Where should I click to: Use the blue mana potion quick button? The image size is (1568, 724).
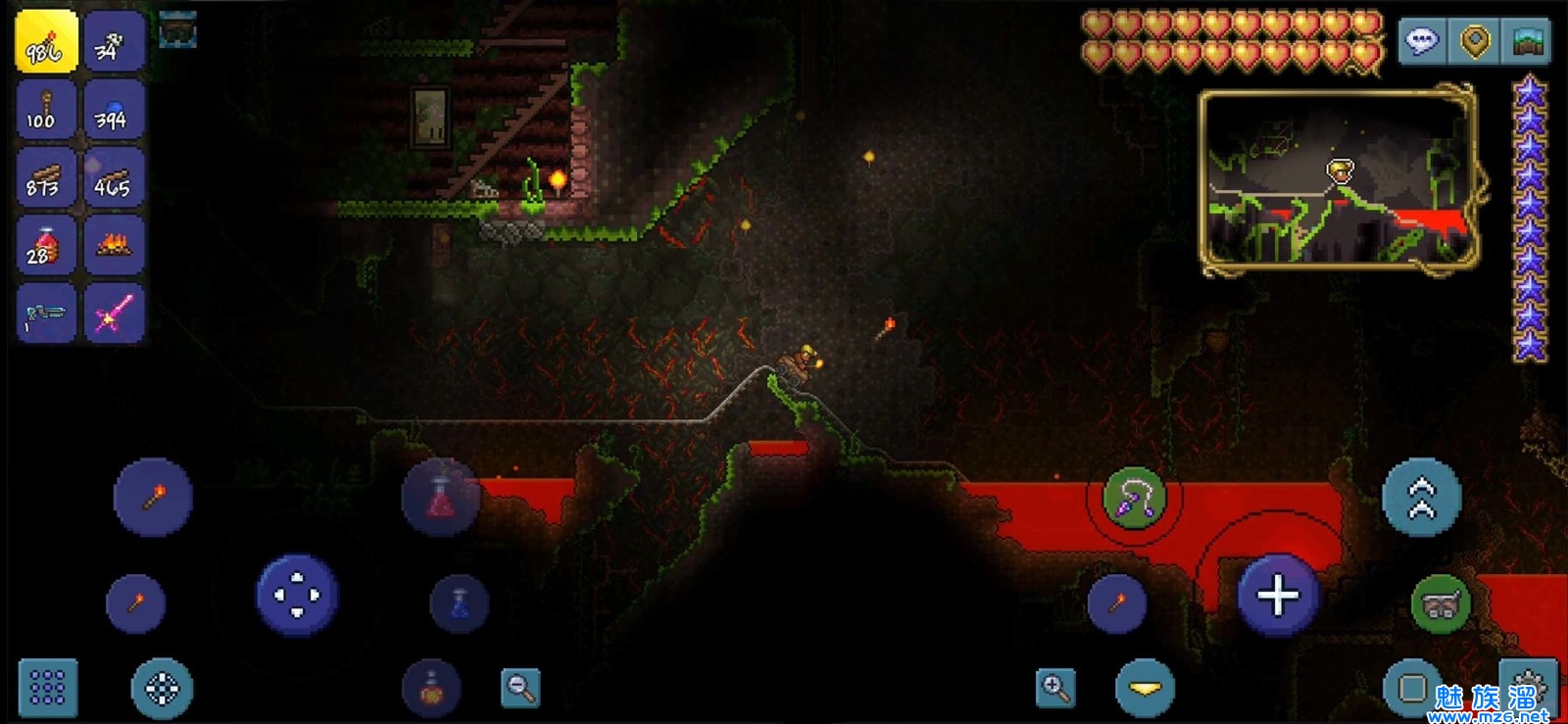click(459, 602)
